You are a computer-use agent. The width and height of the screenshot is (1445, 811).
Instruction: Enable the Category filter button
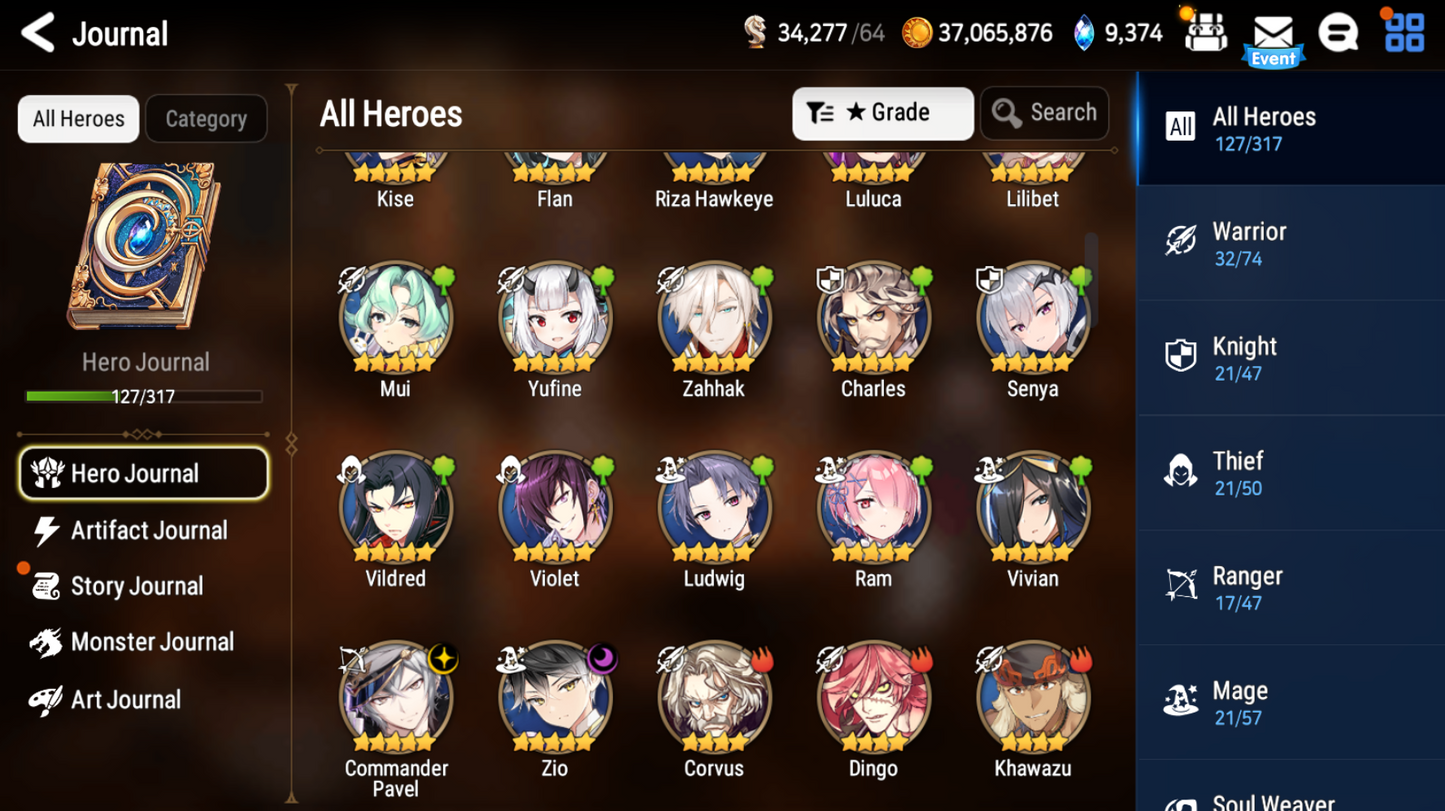point(206,118)
